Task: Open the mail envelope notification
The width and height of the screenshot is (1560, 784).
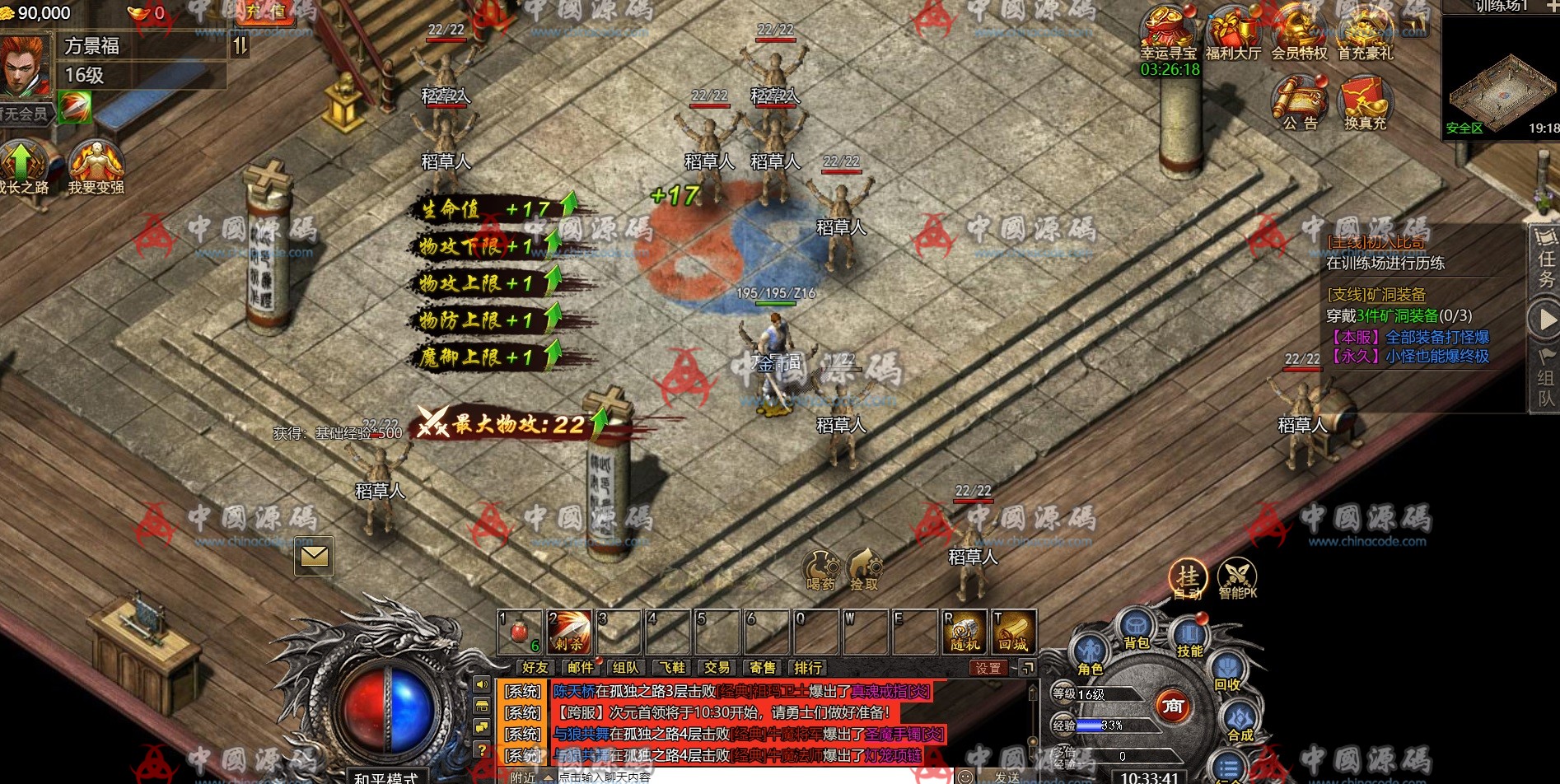Action: (314, 557)
